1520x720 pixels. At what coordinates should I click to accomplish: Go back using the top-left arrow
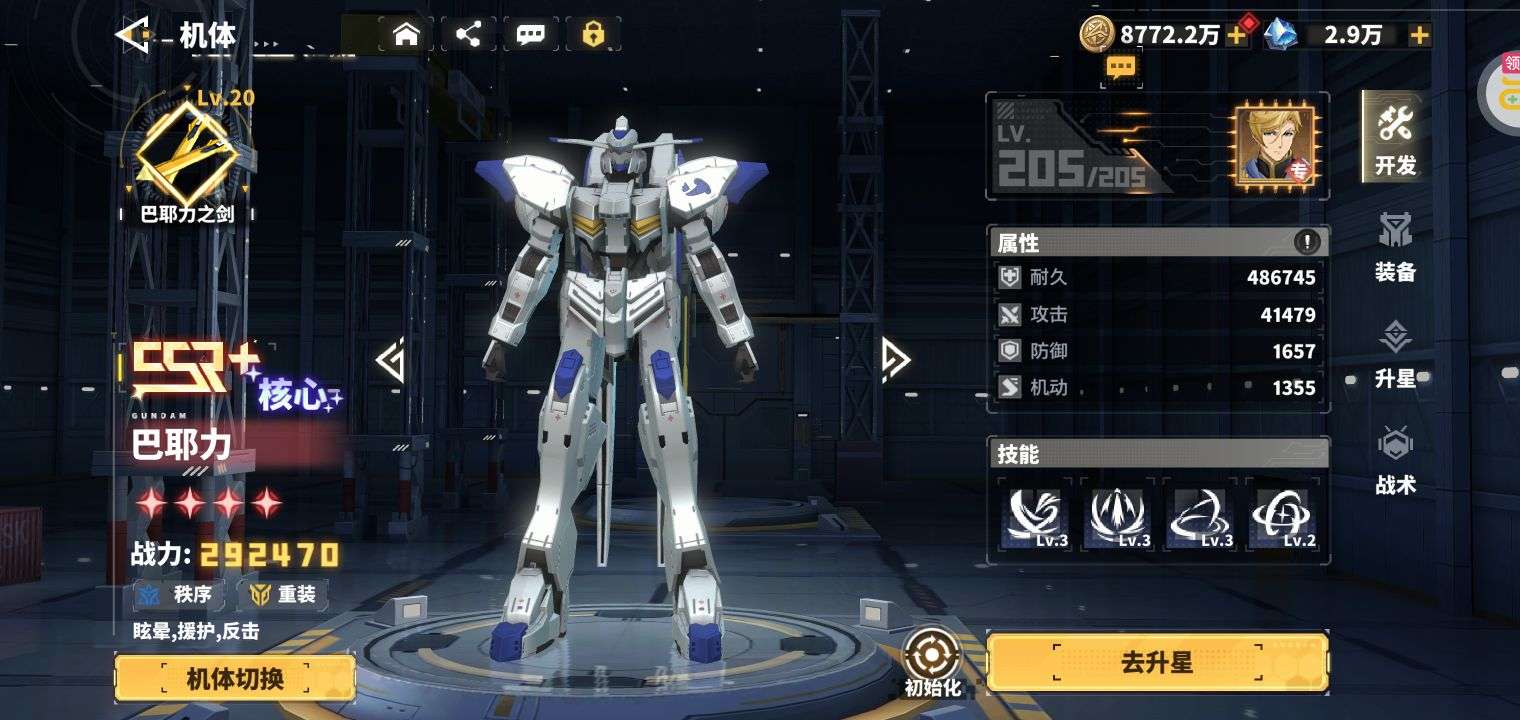134,35
